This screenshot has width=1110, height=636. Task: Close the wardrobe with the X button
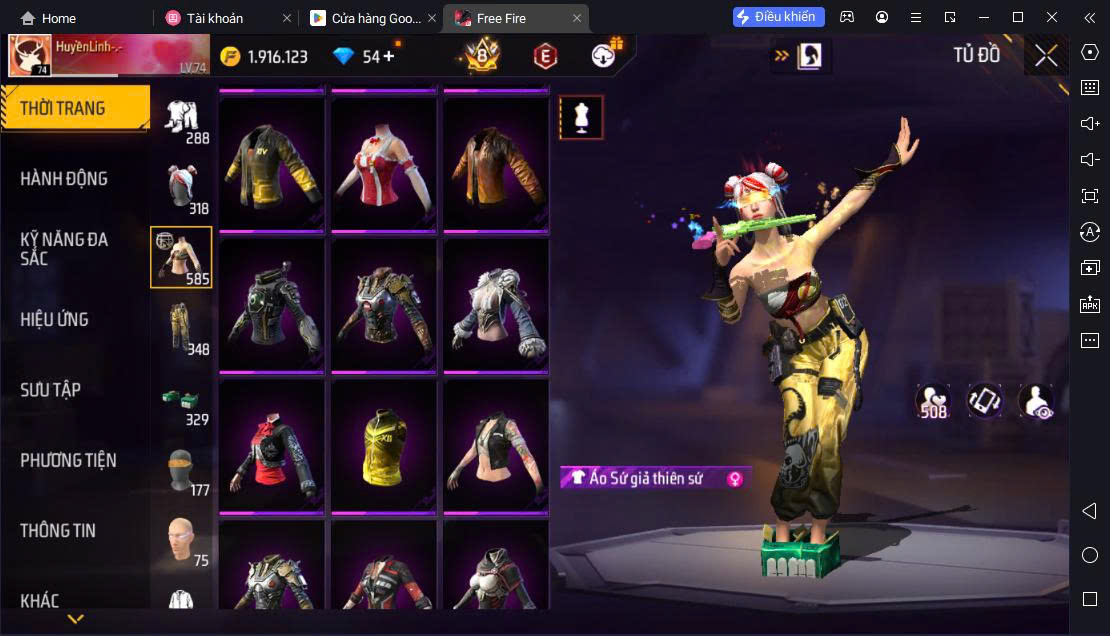1046,56
